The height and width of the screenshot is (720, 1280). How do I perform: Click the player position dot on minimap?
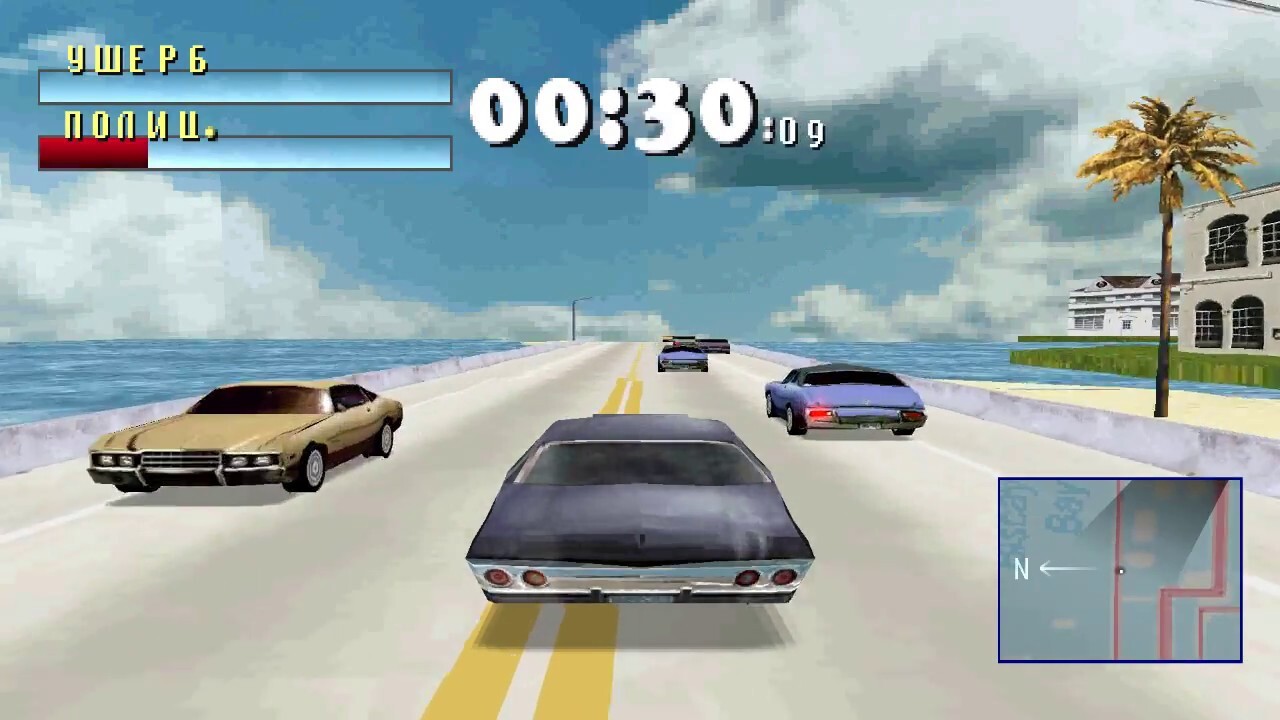point(1122,571)
